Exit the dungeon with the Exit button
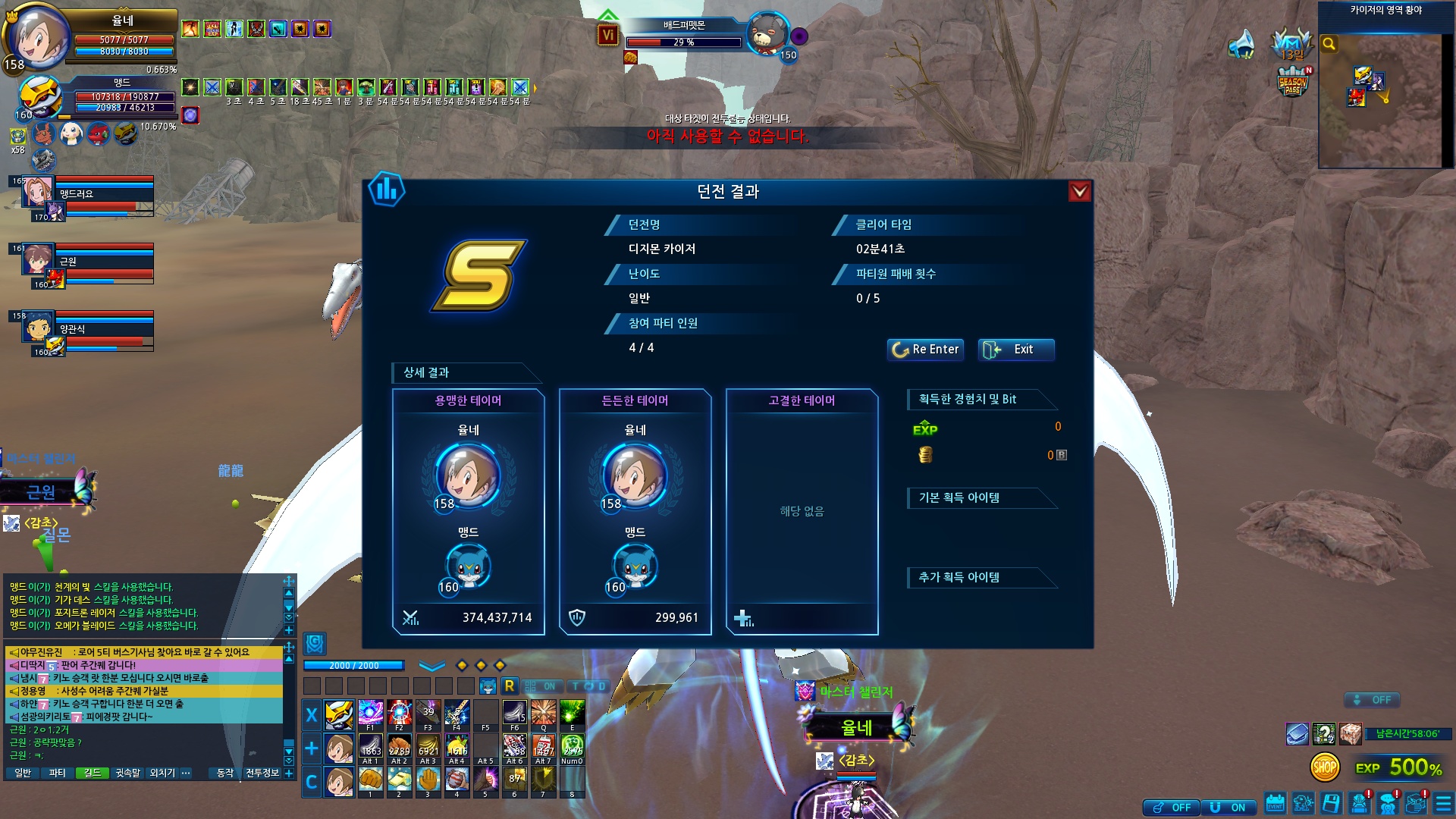 click(x=1015, y=350)
